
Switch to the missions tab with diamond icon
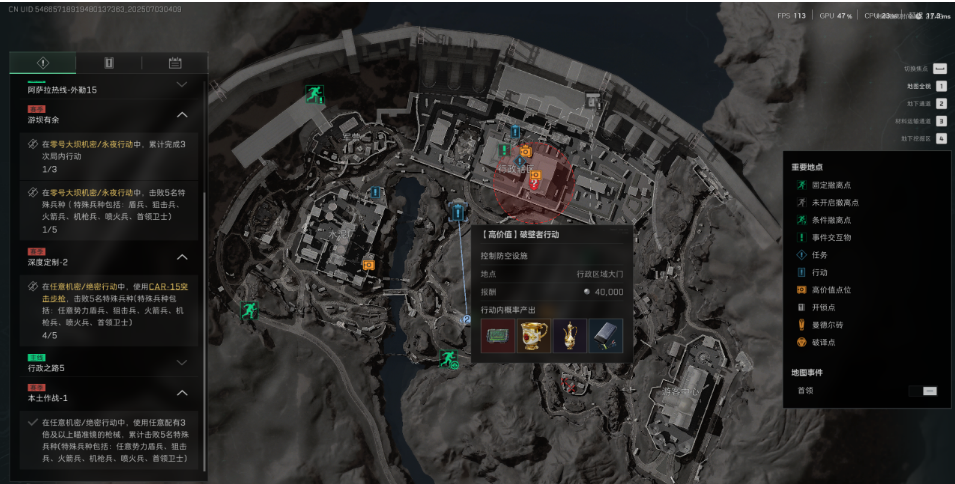pyautogui.click(x=42, y=63)
